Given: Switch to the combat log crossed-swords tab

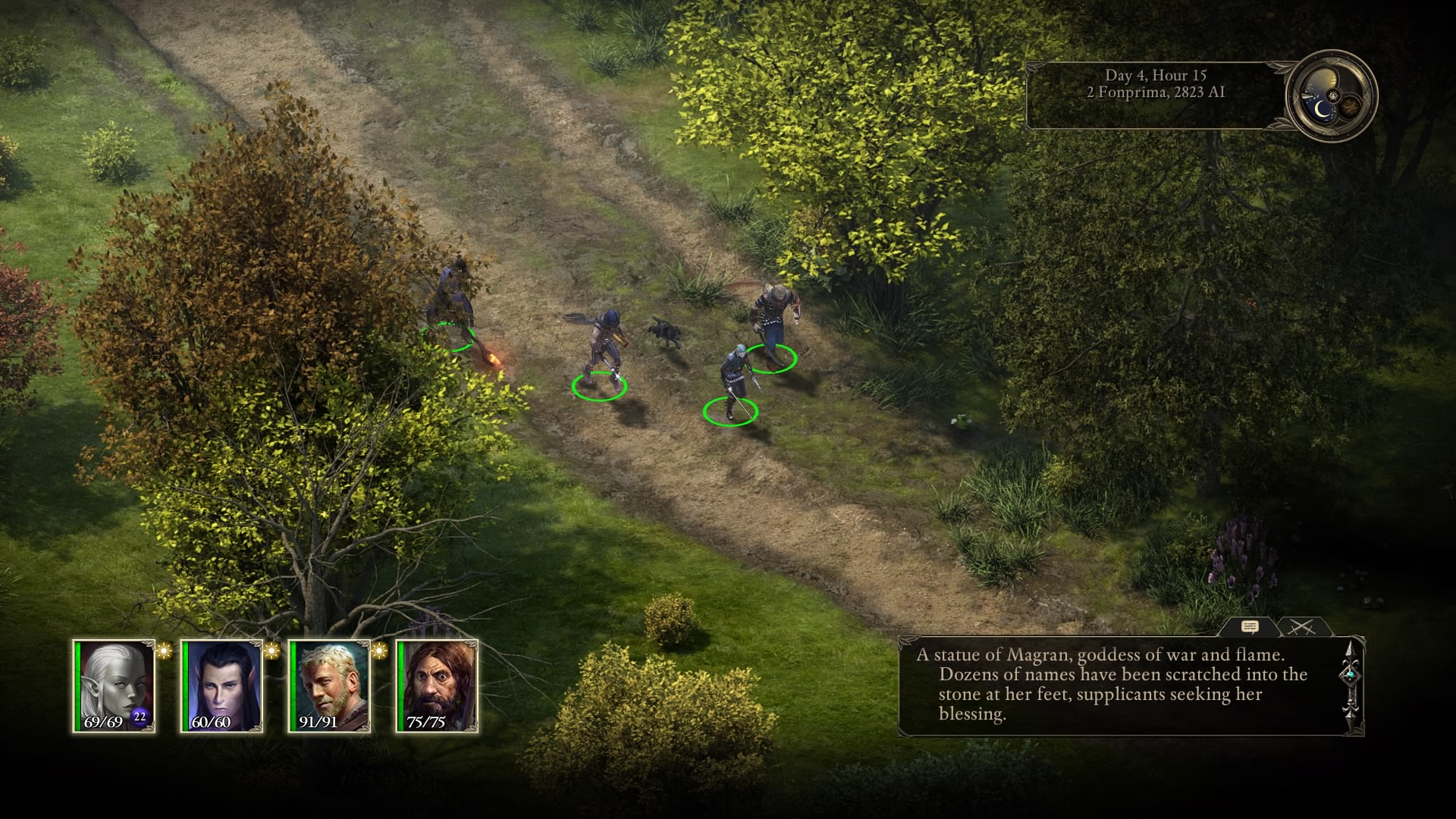Looking at the screenshot, I should coord(1302,627).
